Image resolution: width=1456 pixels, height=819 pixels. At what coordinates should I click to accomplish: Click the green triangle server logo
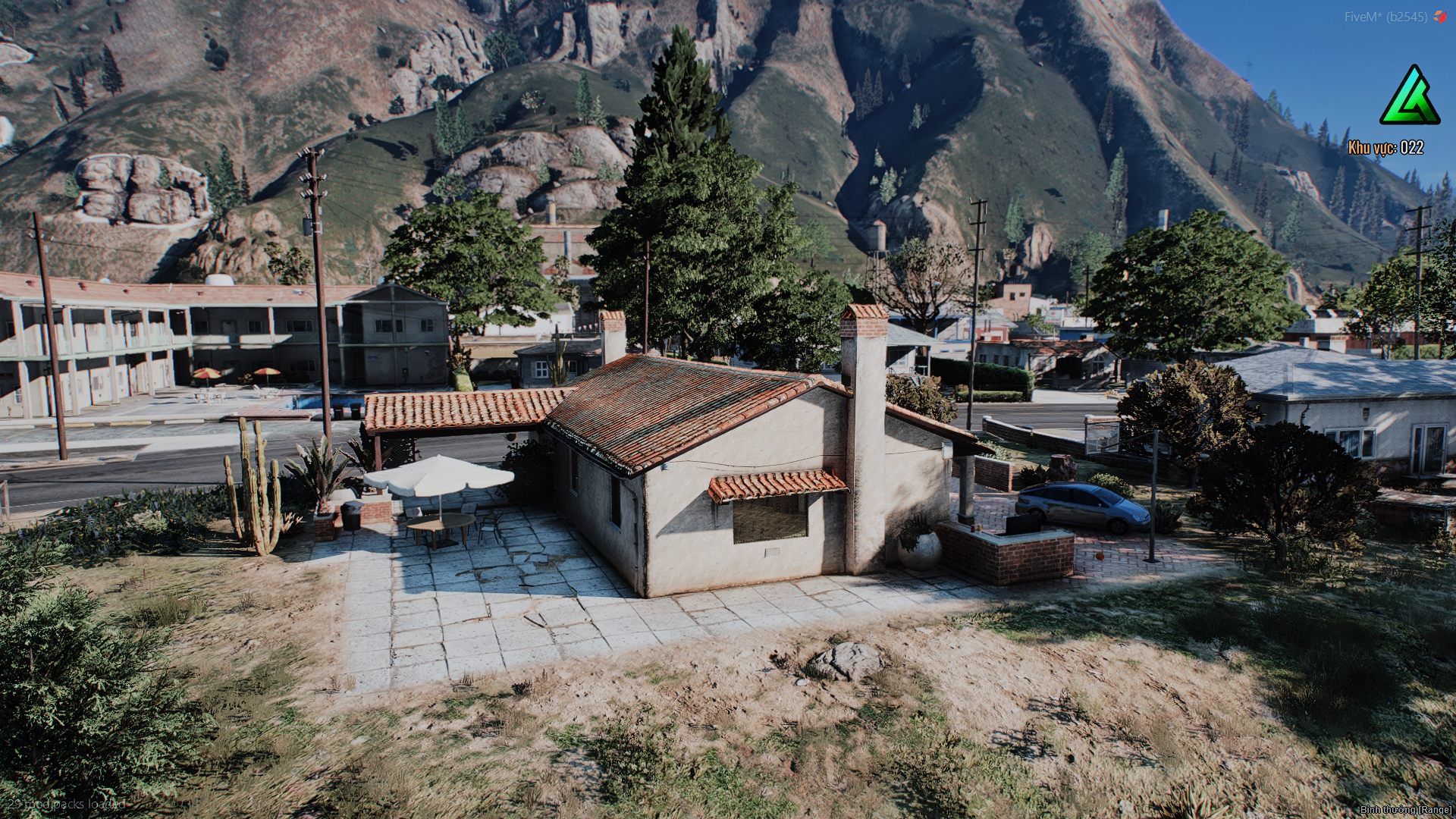[x=1409, y=97]
